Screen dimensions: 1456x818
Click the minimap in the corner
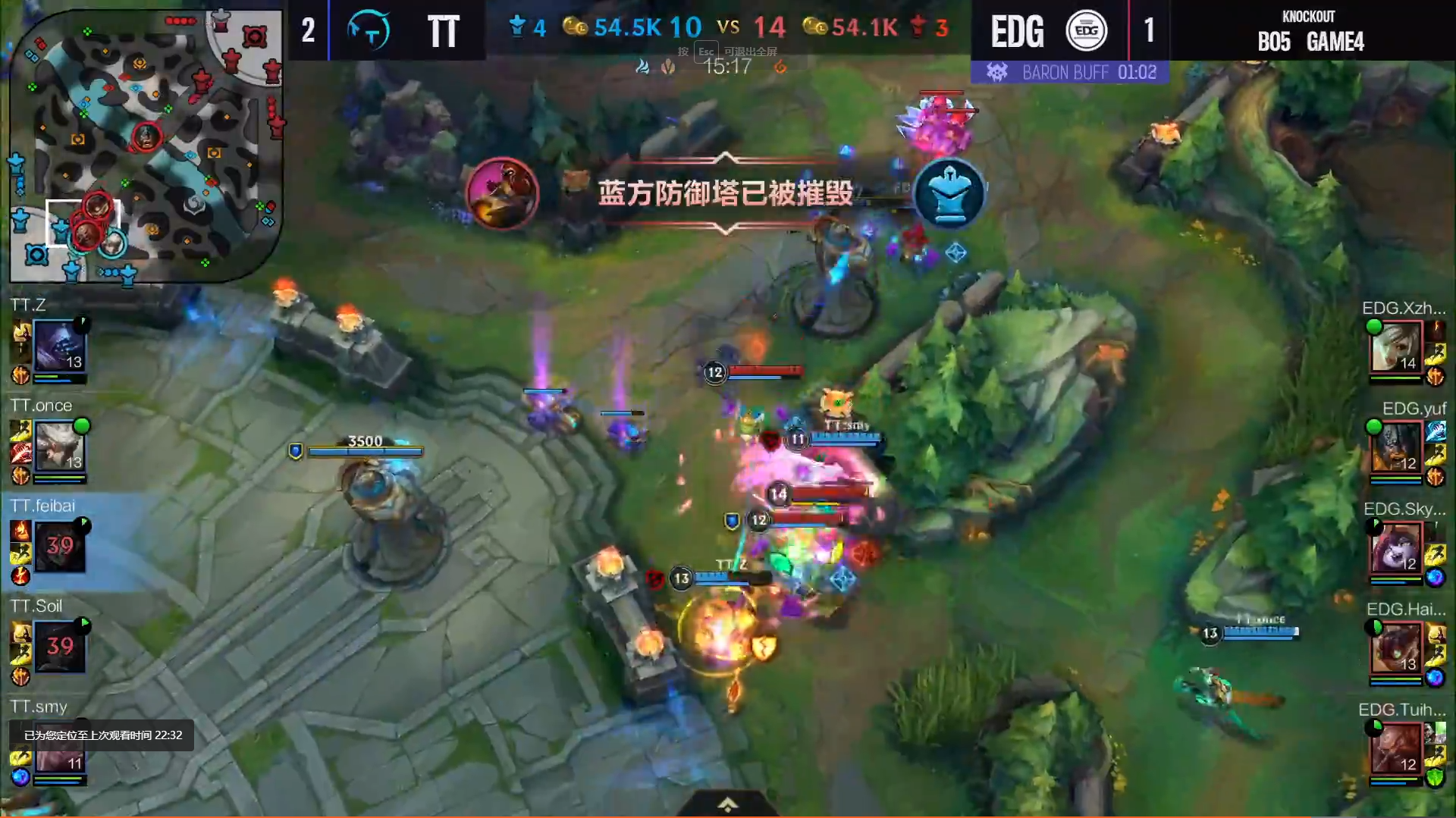(x=146, y=144)
